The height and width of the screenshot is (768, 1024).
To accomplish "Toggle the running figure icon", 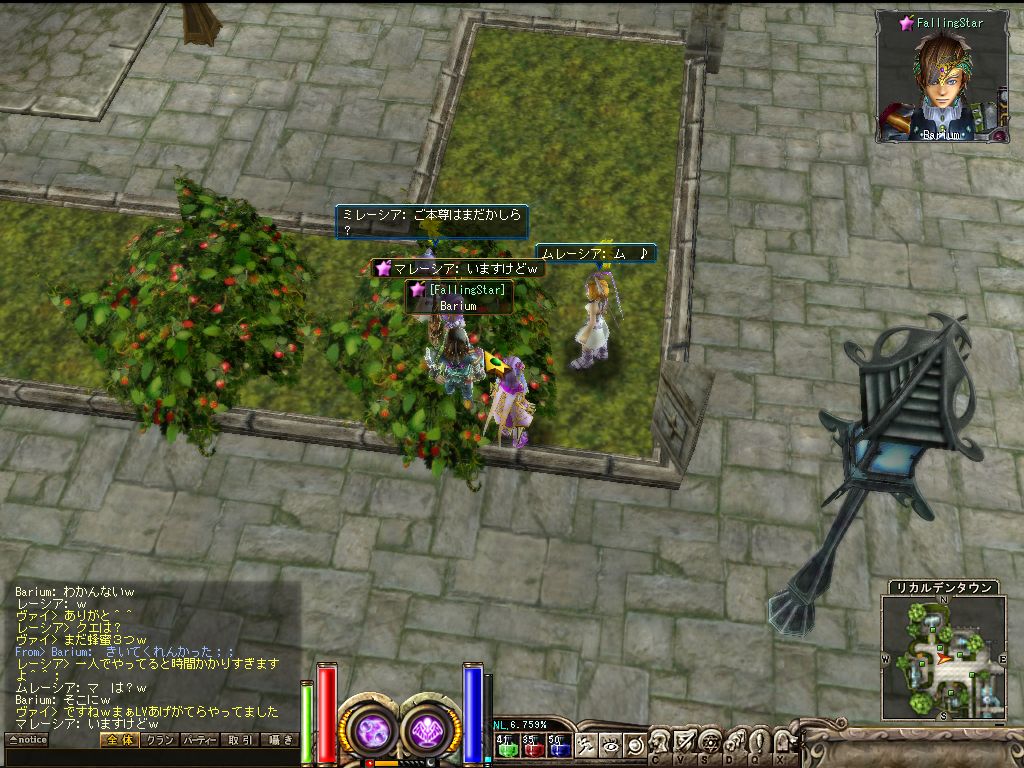I will pyautogui.click(x=586, y=745).
